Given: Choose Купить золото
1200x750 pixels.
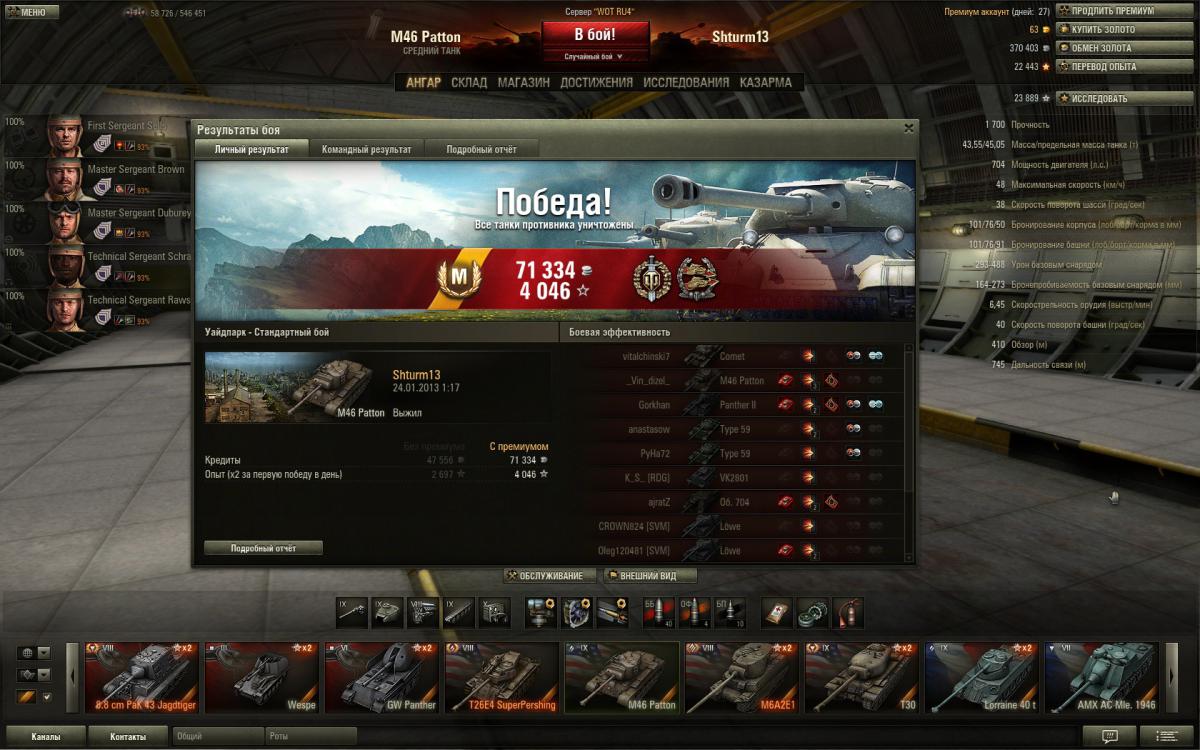Looking at the screenshot, I should coord(1124,30).
